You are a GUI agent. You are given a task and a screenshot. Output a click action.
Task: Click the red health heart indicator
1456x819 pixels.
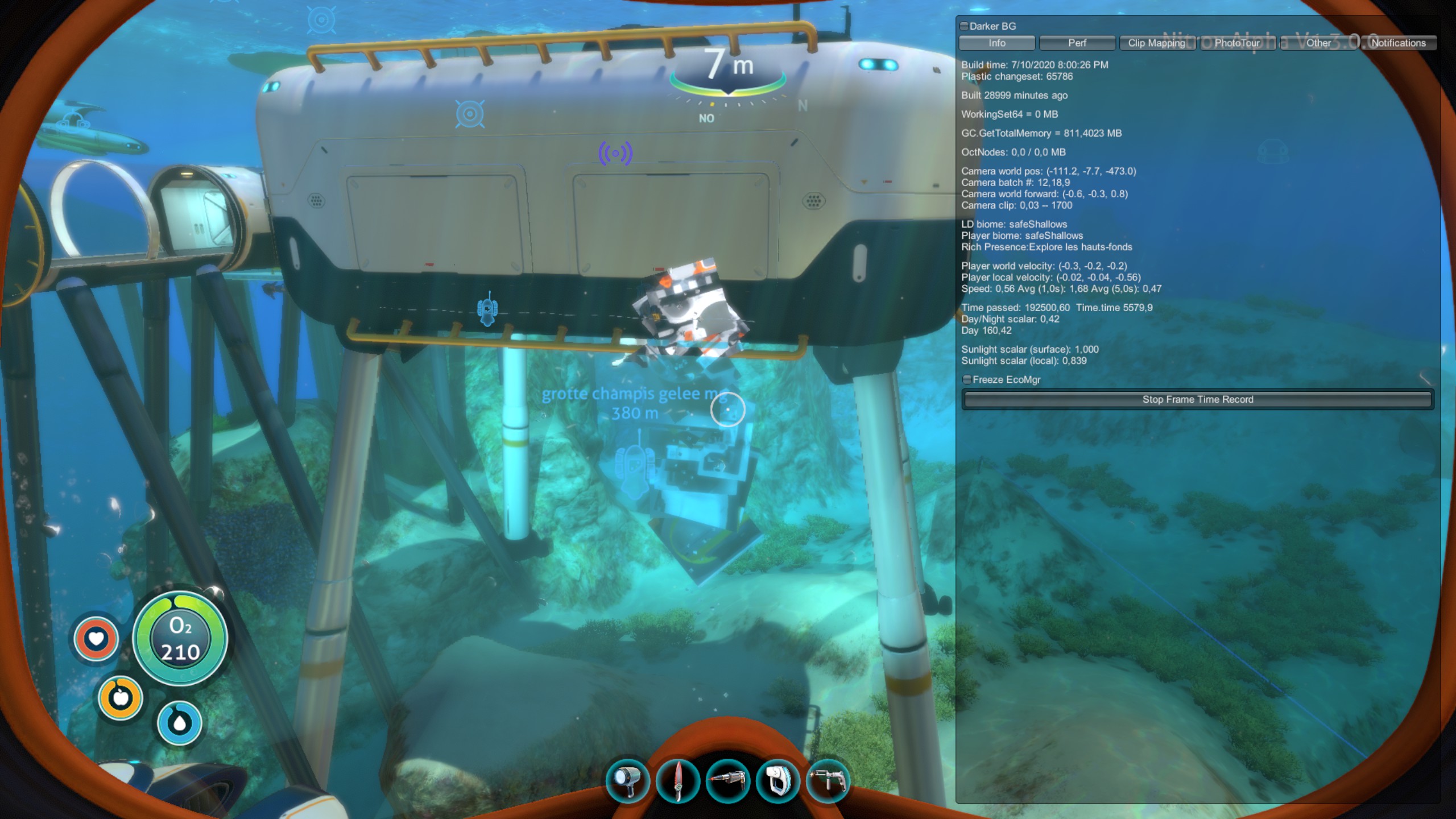click(96, 640)
